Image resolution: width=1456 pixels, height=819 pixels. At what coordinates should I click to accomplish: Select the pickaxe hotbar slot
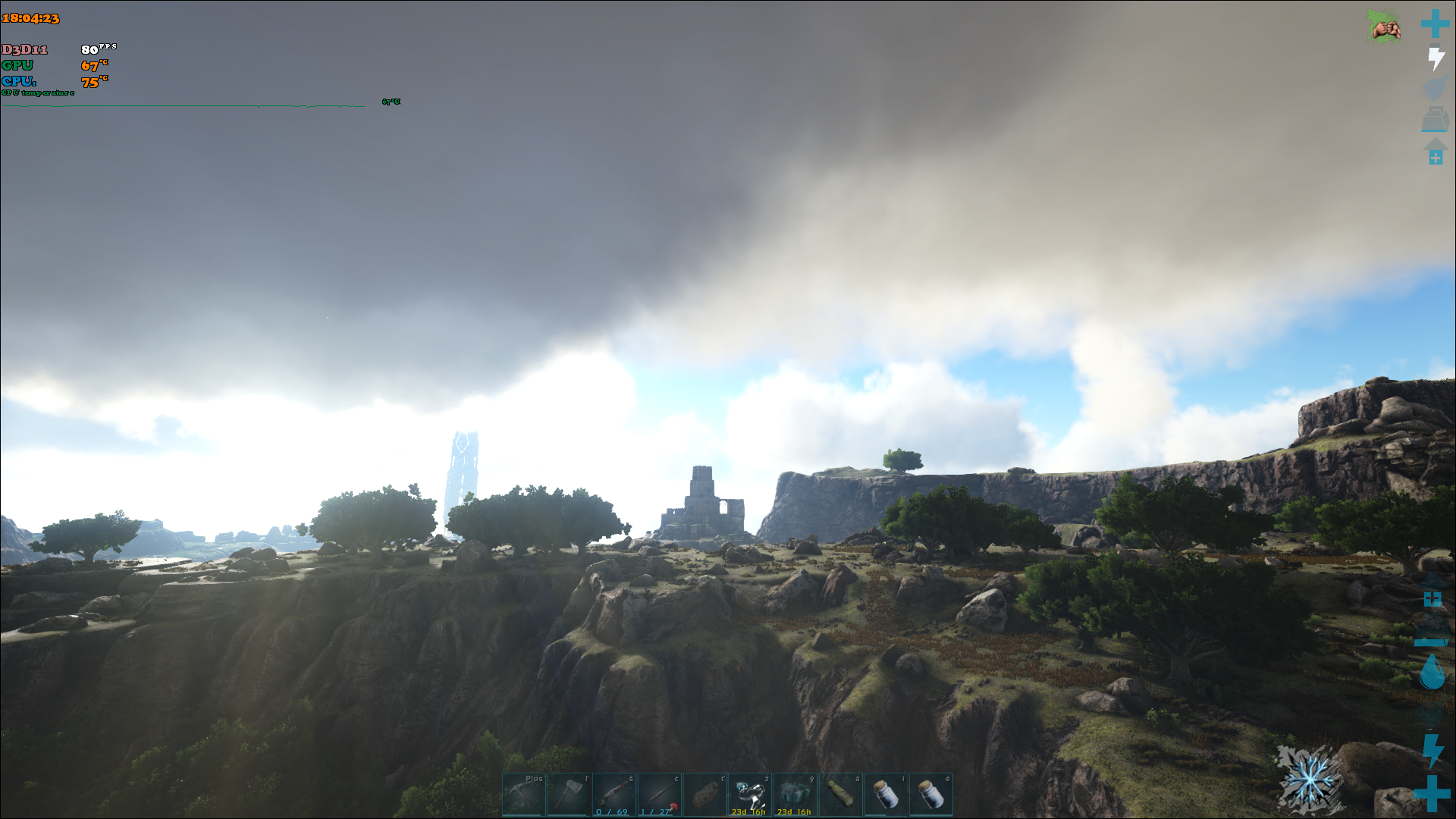click(x=523, y=794)
